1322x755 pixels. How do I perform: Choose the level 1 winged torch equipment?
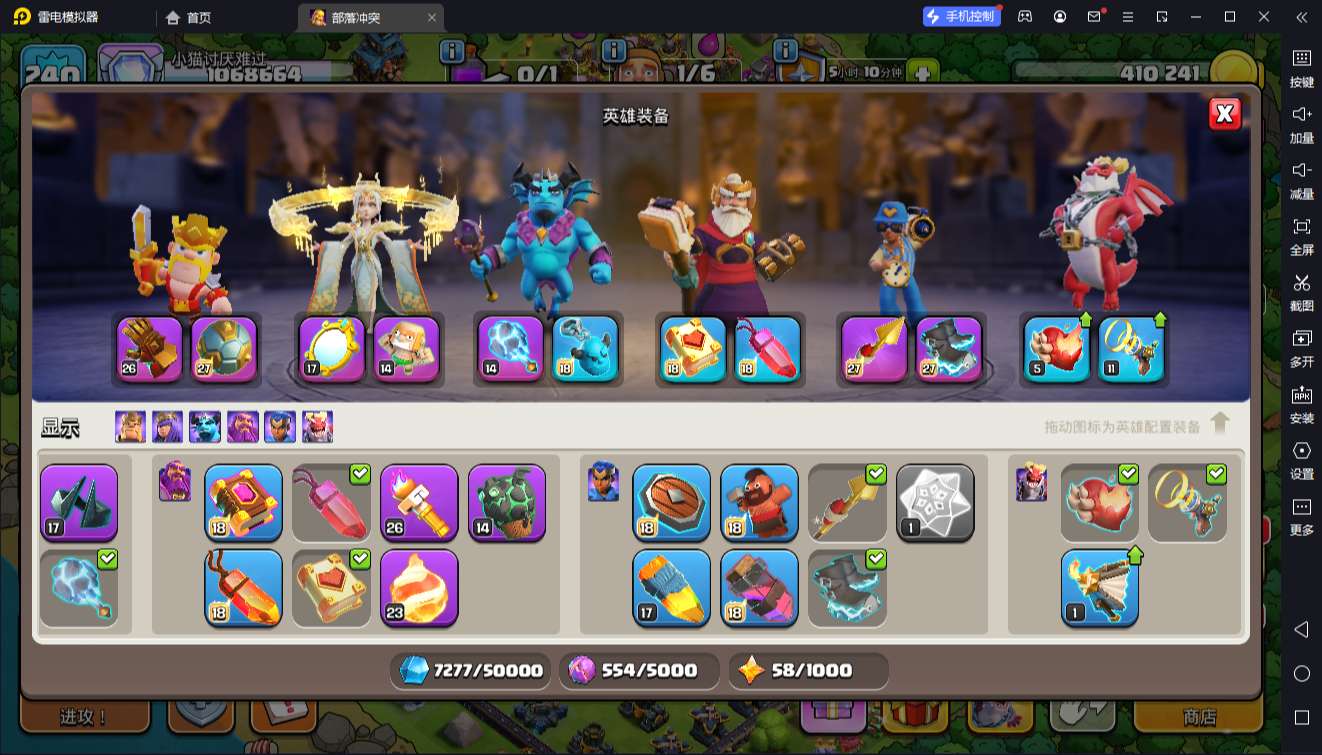1099,587
